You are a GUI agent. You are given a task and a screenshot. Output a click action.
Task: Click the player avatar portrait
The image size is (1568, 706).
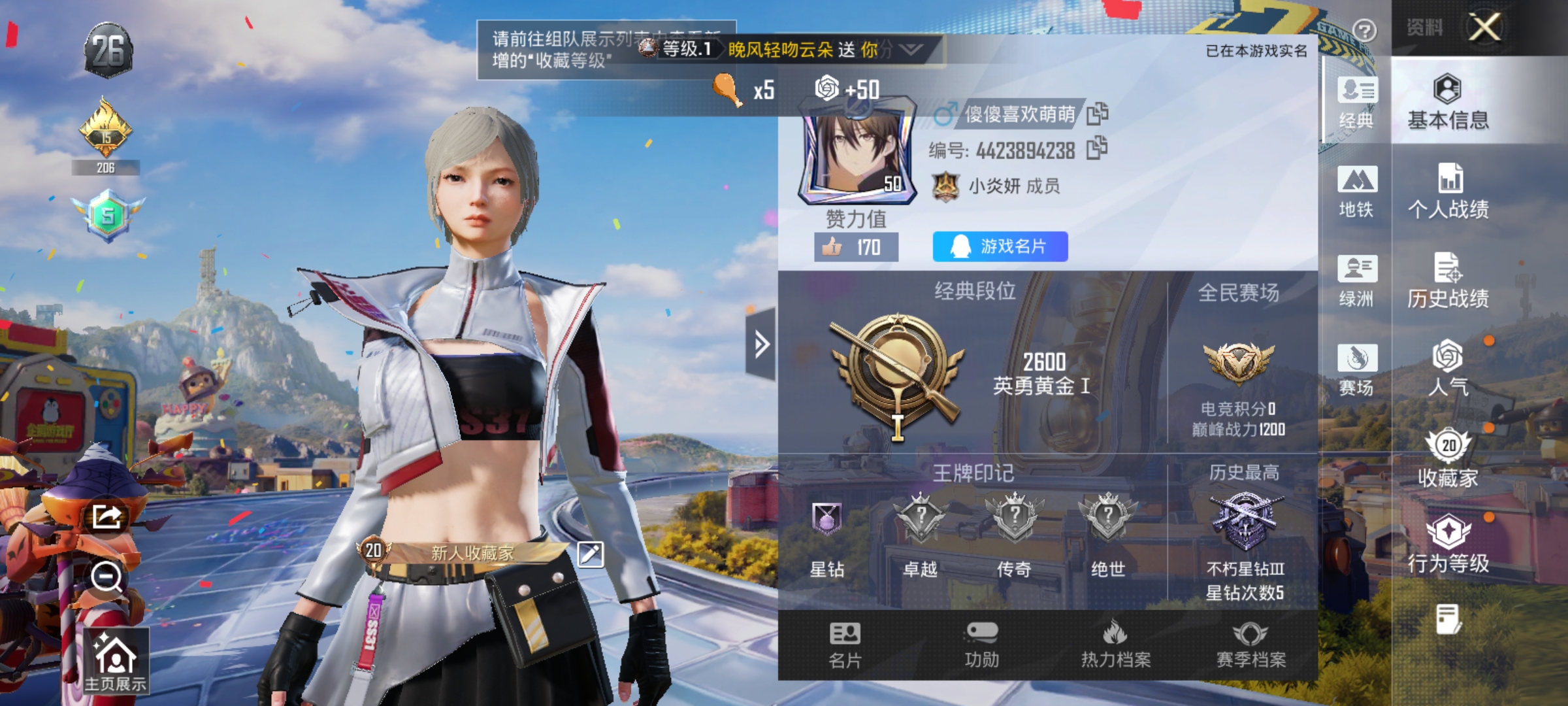pos(857,154)
